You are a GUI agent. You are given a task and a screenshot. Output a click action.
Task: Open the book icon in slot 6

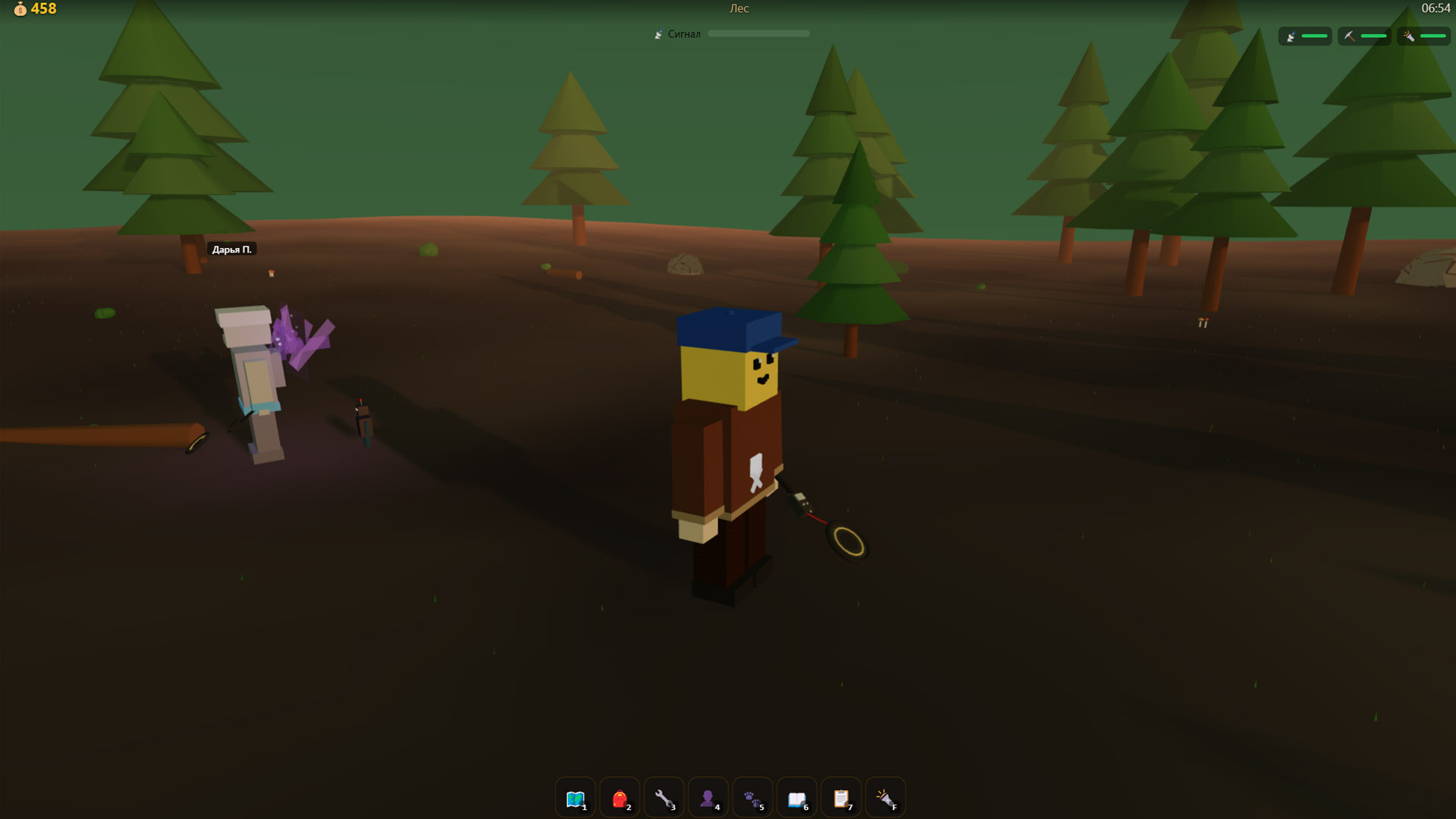pyautogui.click(x=796, y=797)
